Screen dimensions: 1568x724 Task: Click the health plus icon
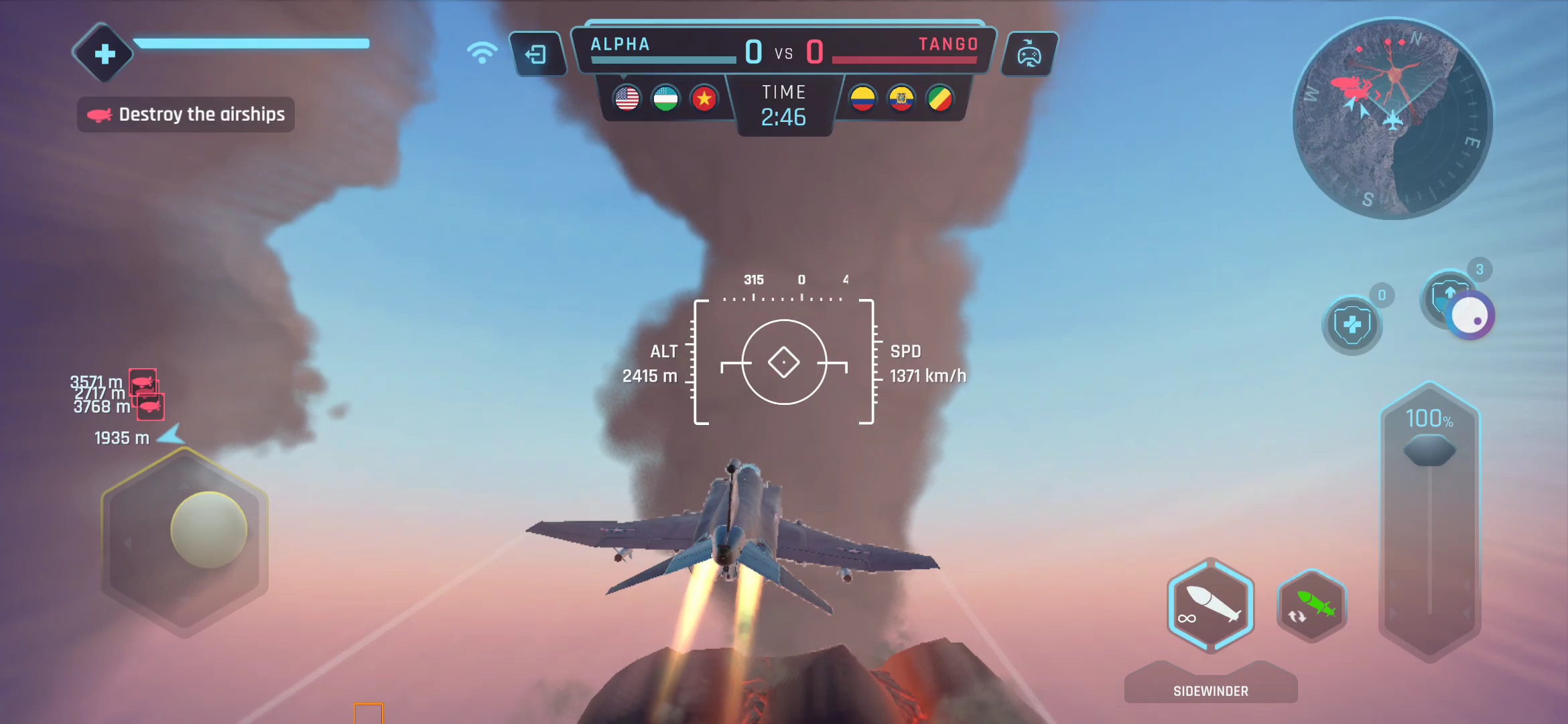104,54
